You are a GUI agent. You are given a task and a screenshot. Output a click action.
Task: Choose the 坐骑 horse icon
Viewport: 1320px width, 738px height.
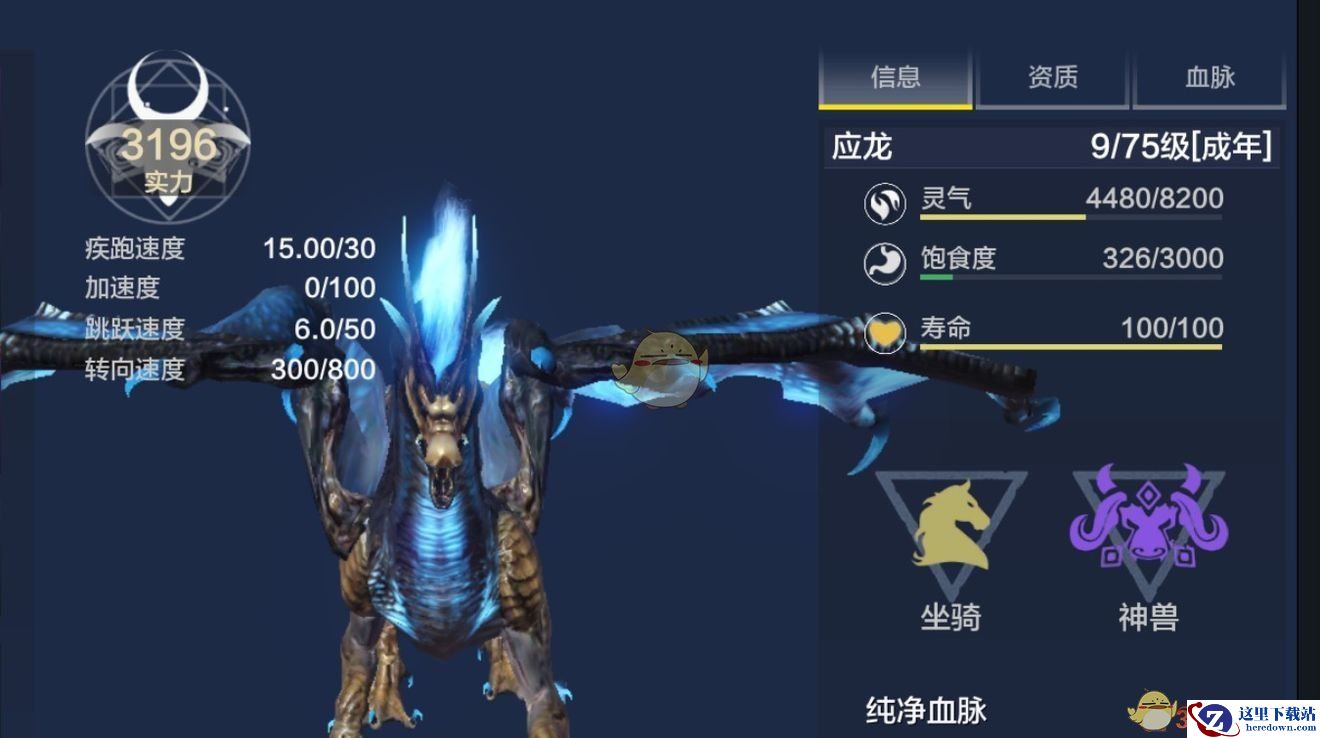(x=950, y=524)
